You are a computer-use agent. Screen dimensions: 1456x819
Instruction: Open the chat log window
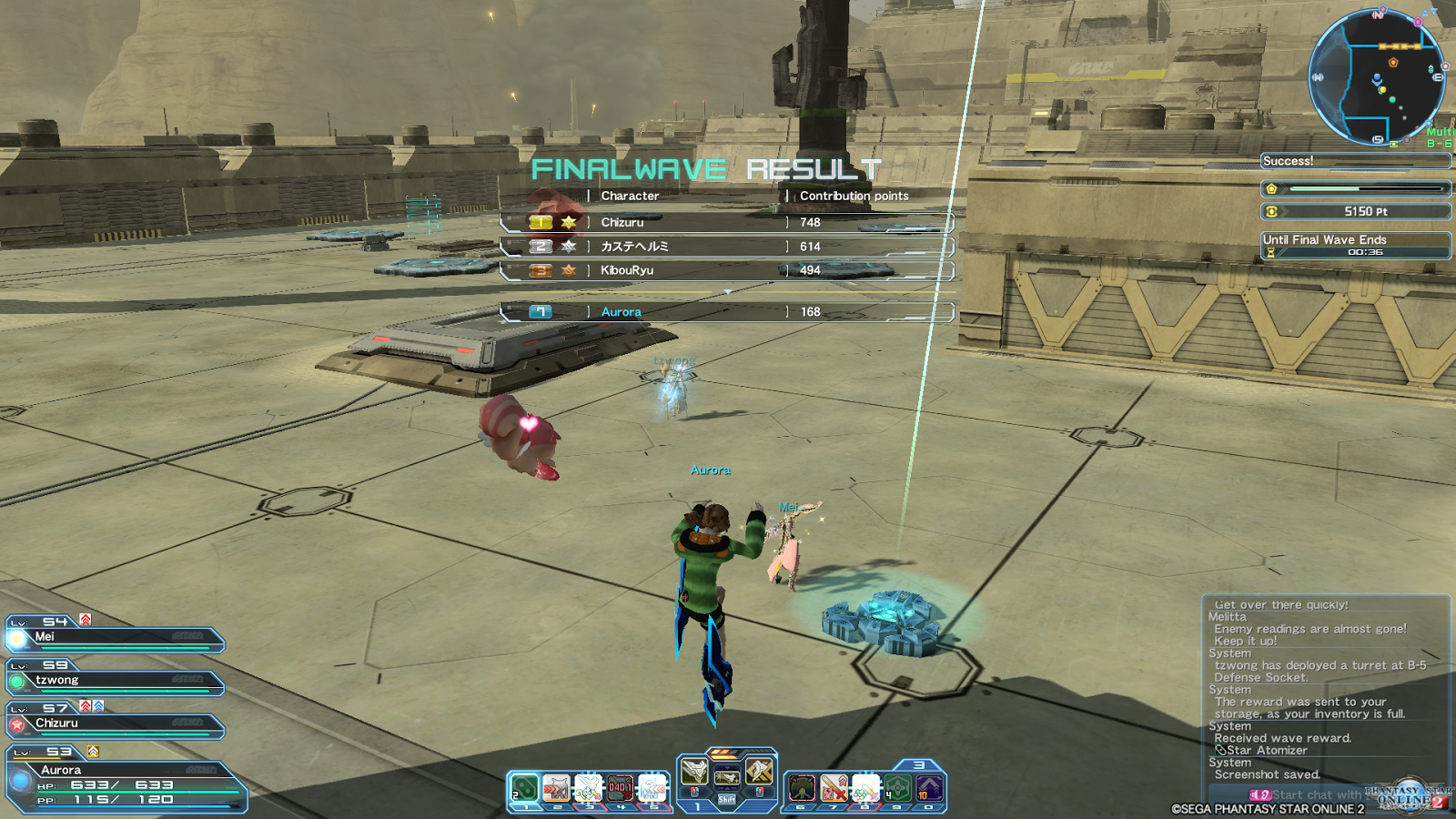[1325, 689]
